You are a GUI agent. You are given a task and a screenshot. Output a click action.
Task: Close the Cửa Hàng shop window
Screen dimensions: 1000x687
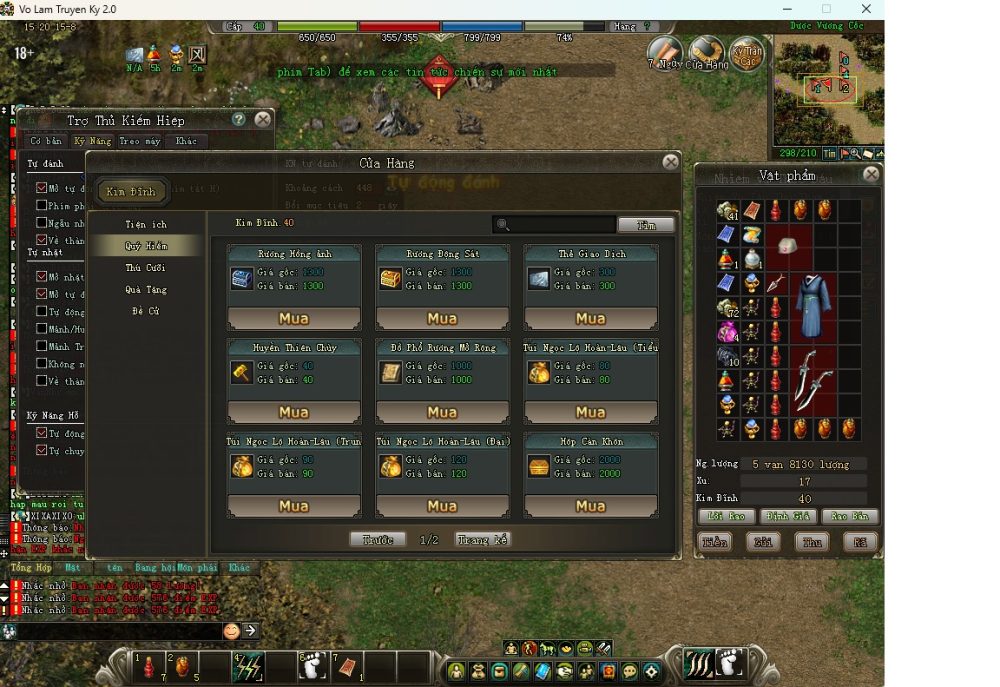[671, 162]
